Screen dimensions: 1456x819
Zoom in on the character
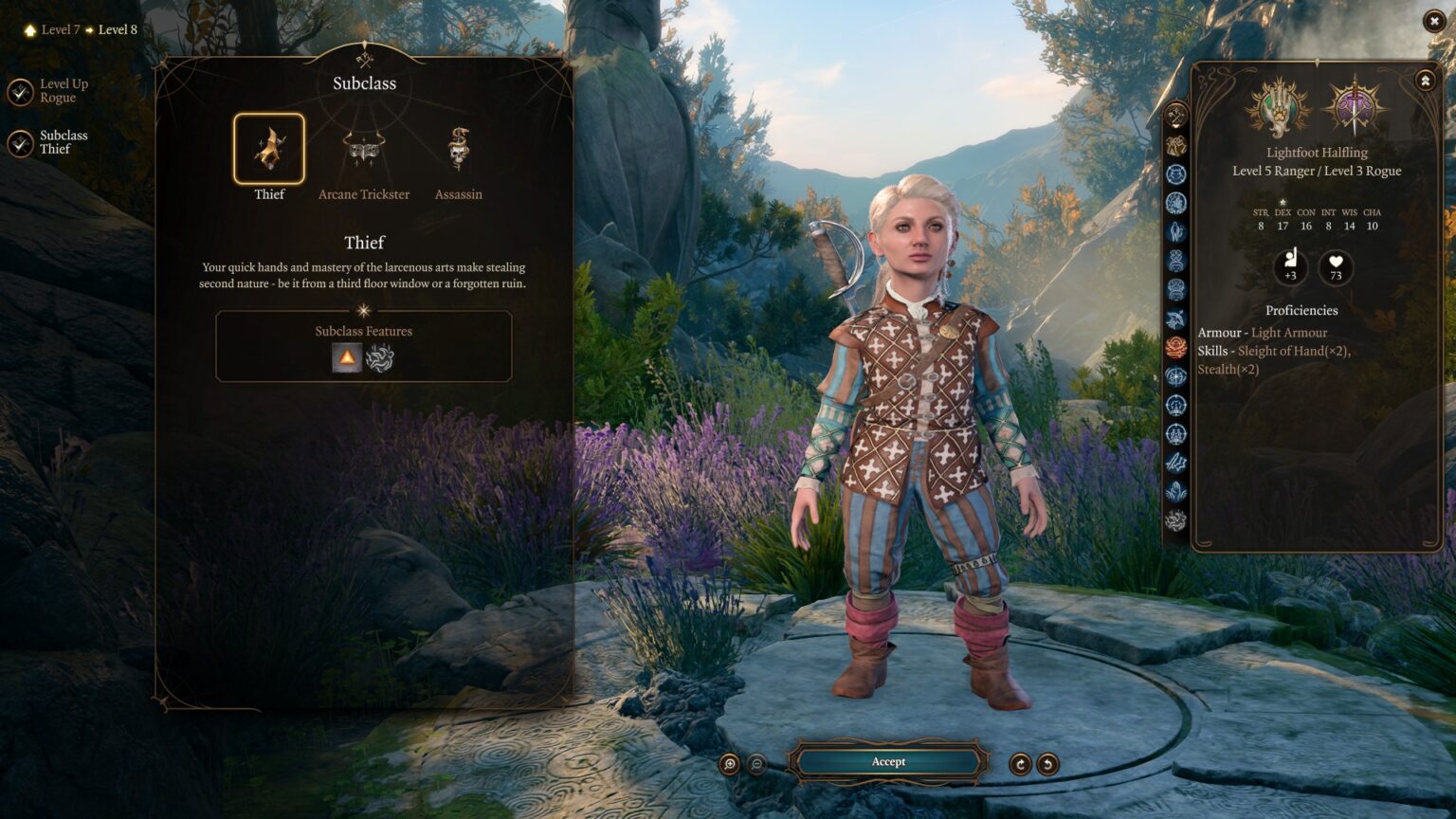pyautogui.click(x=730, y=764)
